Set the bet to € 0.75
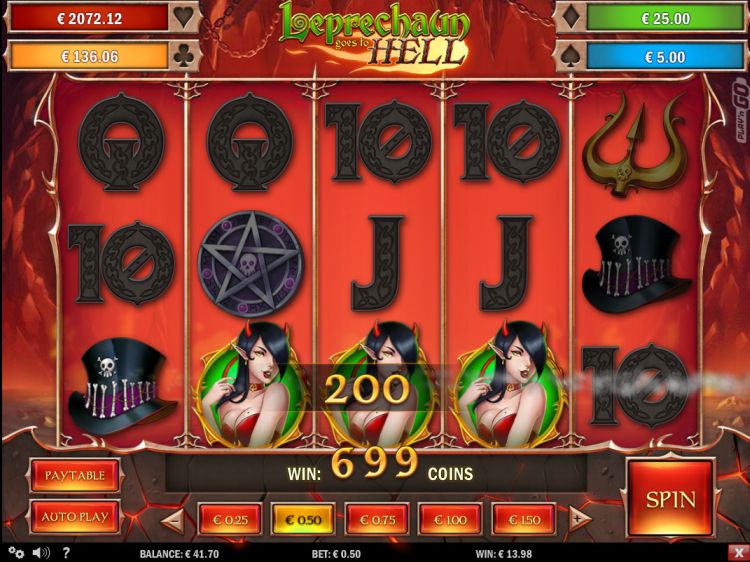This screenshot has height=562, width=750. [377, 519]
